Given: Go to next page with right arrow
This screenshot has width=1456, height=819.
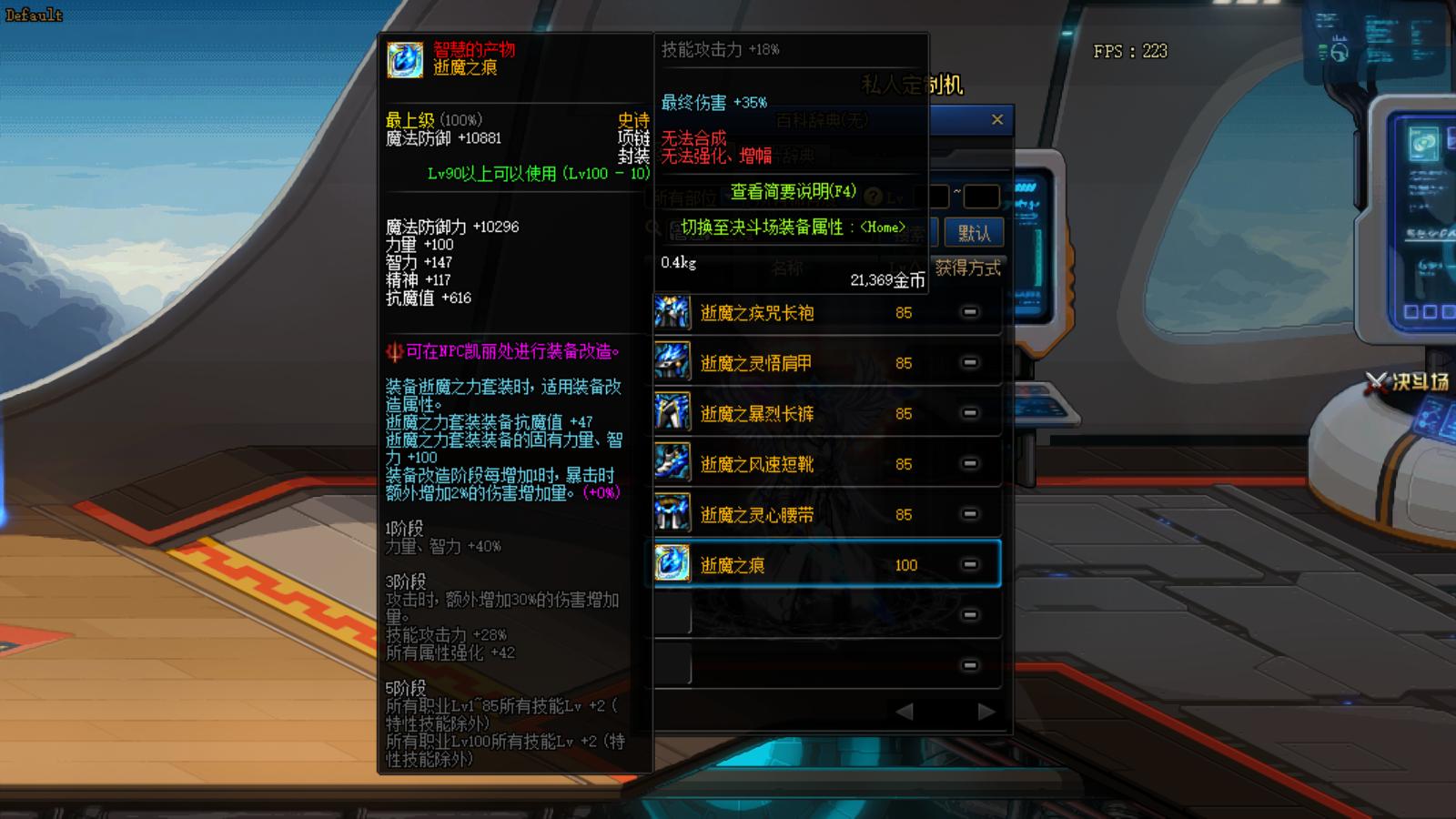Looking at the screenshot, I should pos(987,711).
